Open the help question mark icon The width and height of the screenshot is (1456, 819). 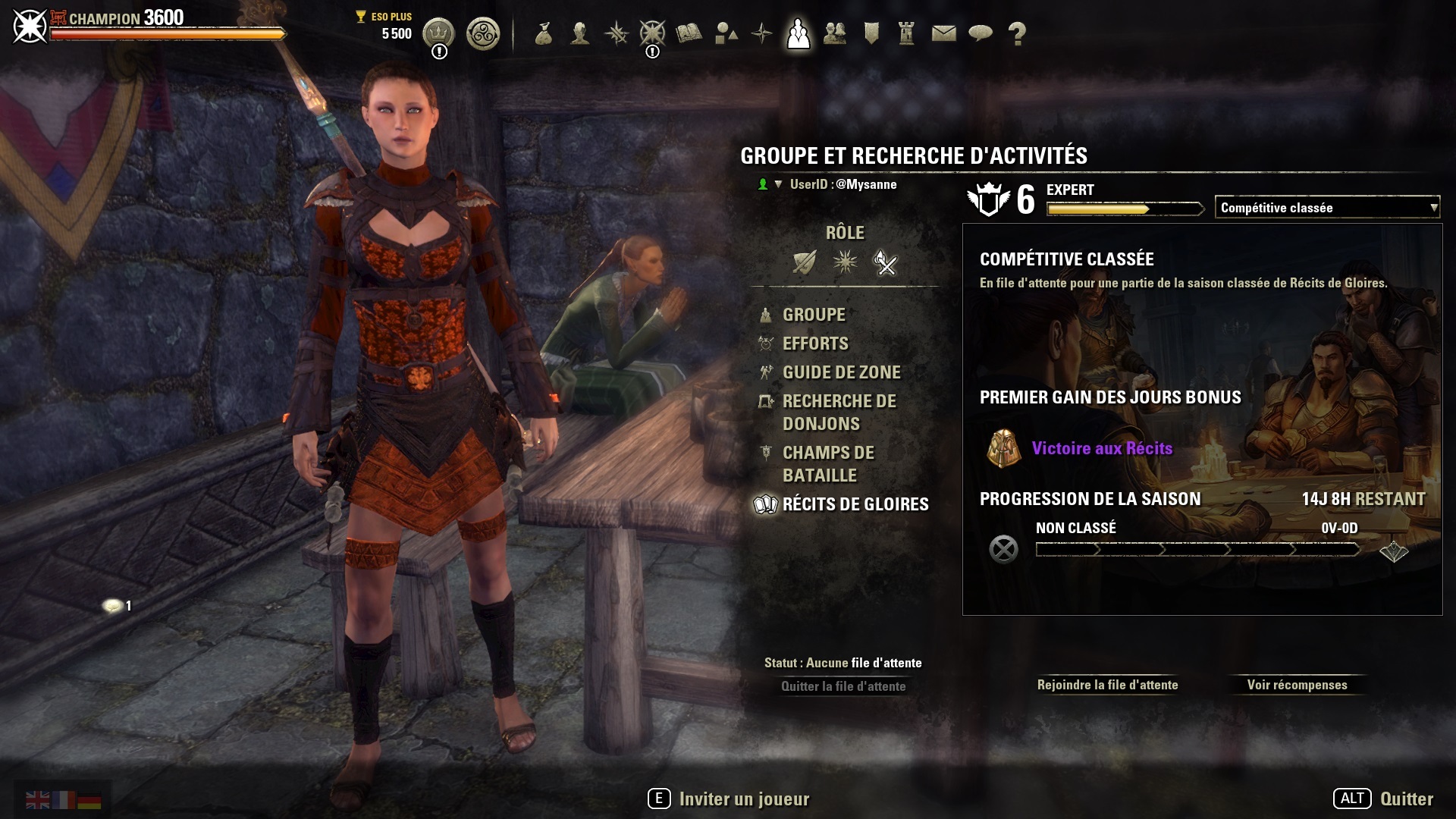(x=1017, y=33)
